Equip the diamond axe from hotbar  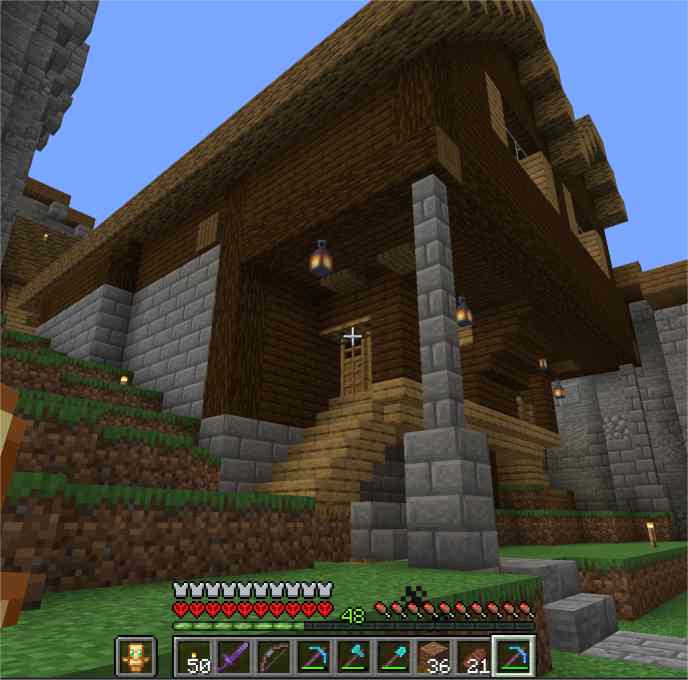coord(355,657)
